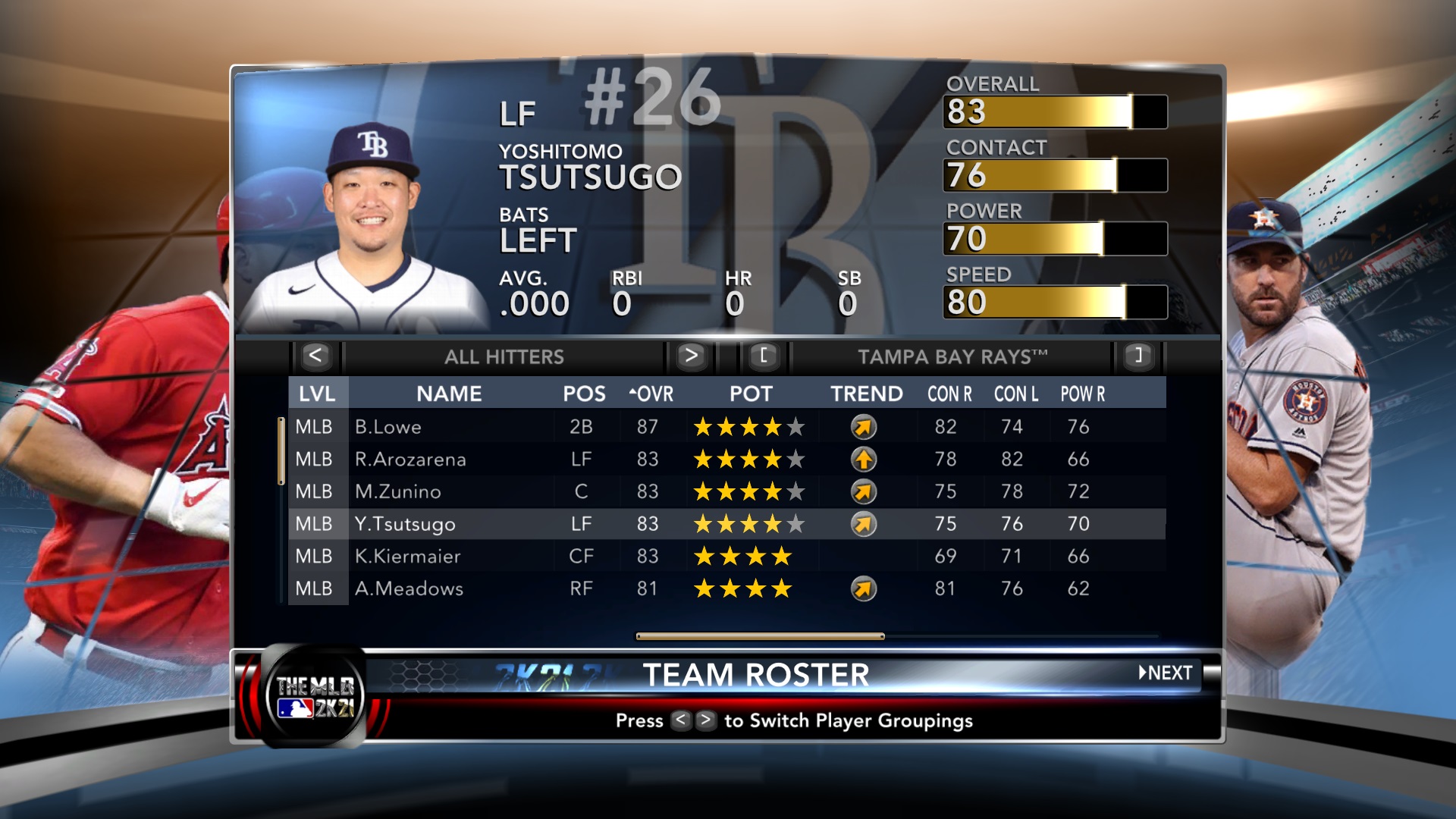Sort roster by OVR column
Viewport: 1456px width, 819px height.
click(x=651, y=394)
